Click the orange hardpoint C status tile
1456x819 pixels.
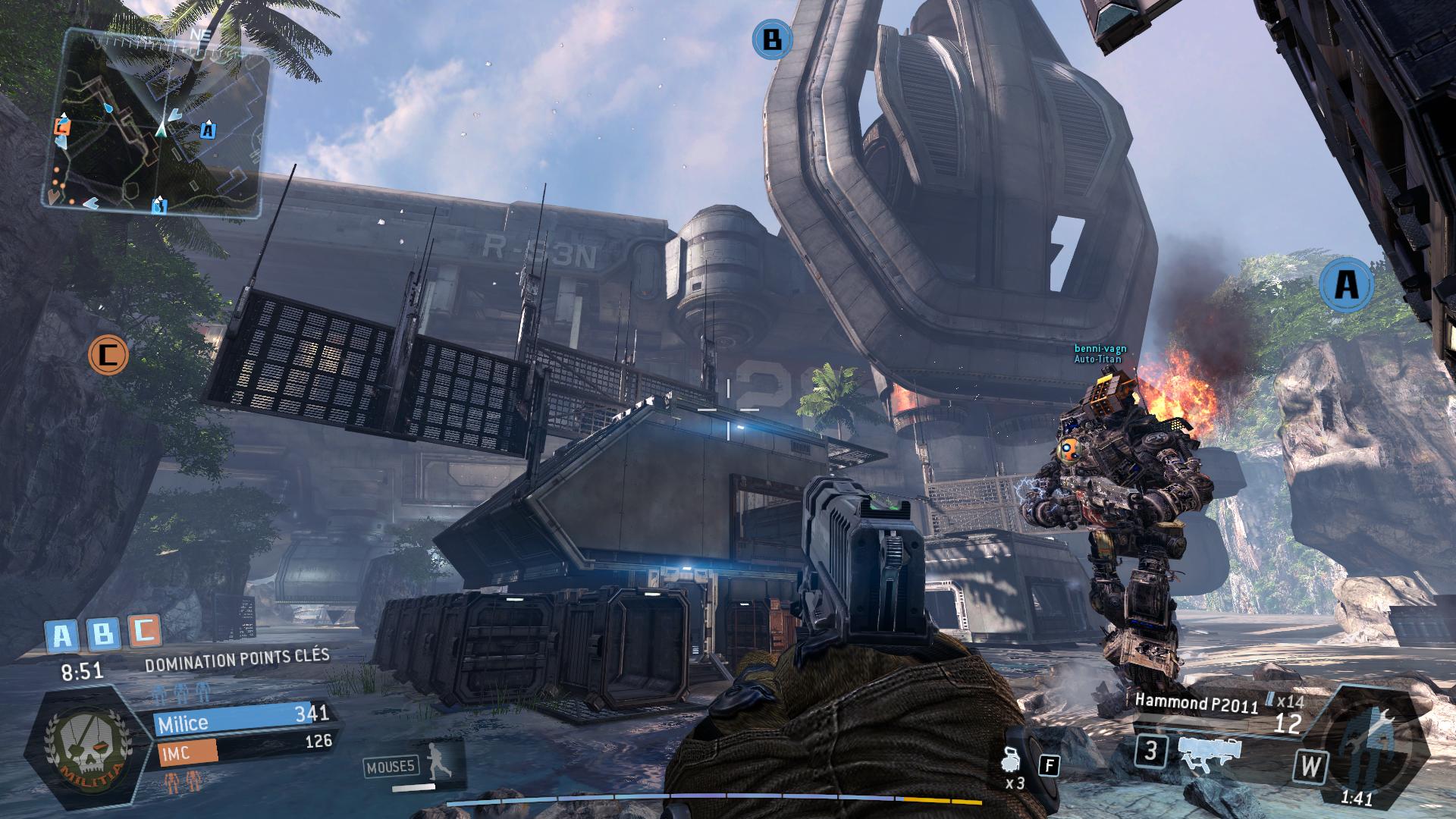tap(144, 631)
